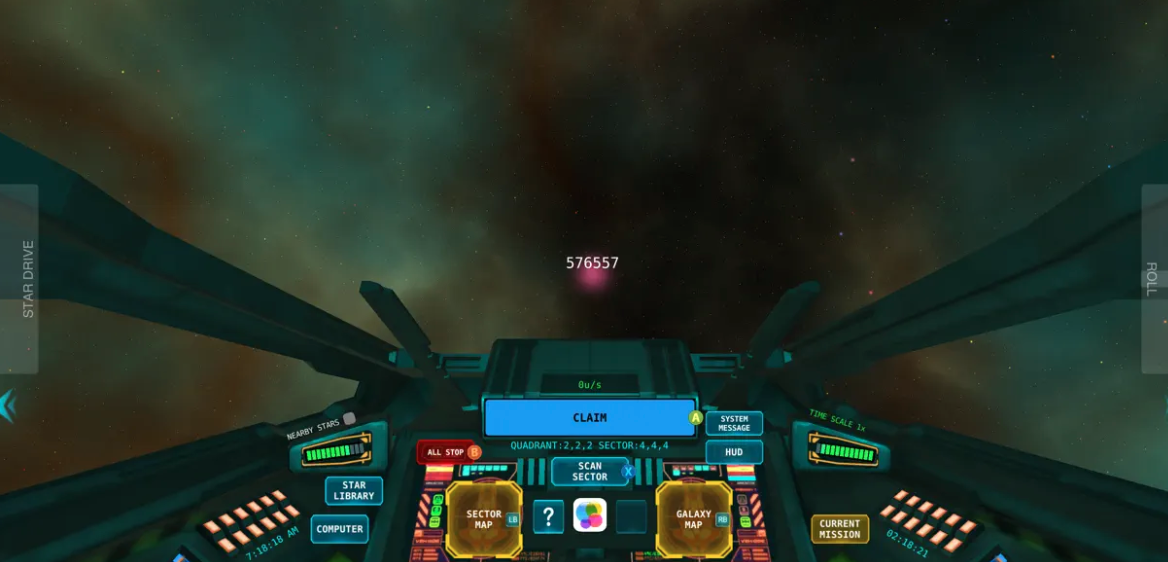Launch Game Center from the colorful bubbles icon

tap(590, 516)
